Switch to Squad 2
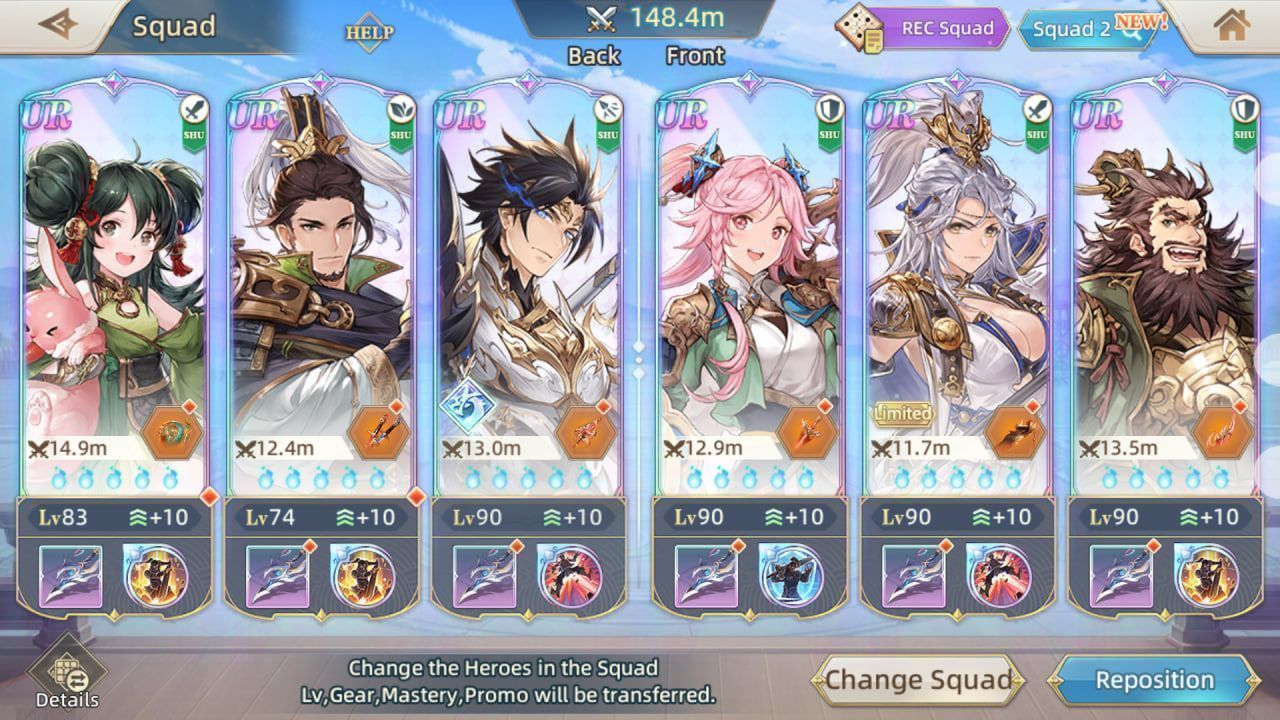The image size is (1280, 720). [x=1083, y=29]
